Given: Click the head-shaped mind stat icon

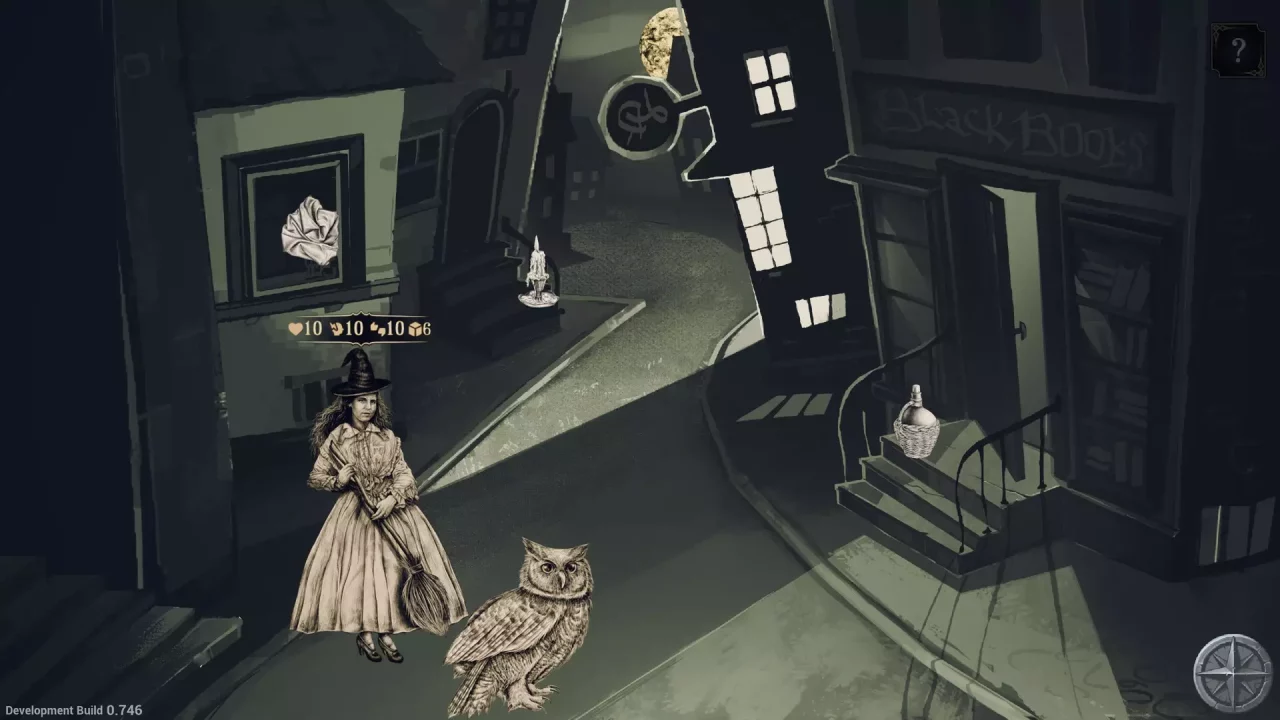Looking at the screenshot, I should pos(337,330).
